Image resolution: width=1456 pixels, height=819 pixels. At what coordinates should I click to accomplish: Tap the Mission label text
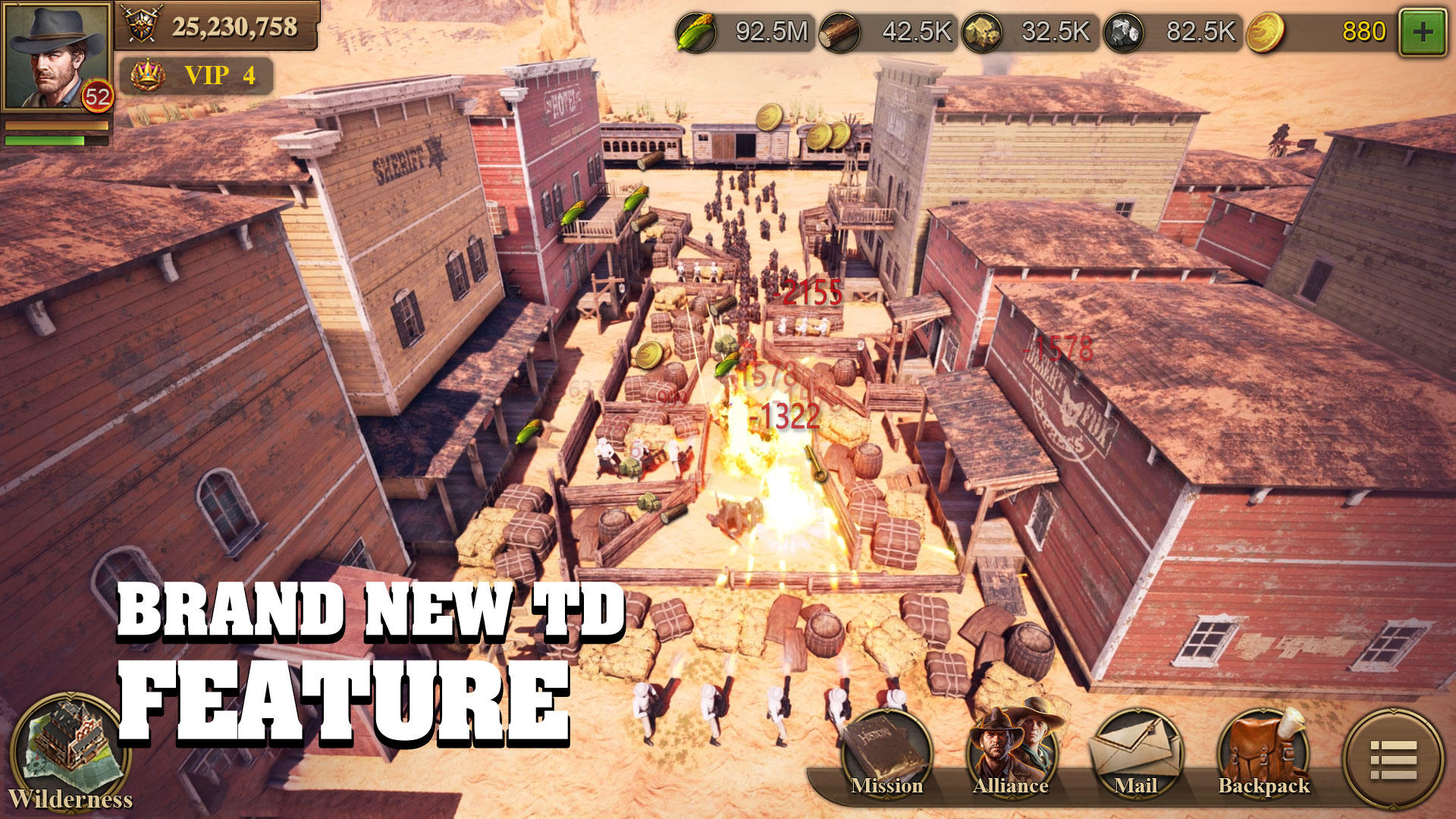coord(889,786)
